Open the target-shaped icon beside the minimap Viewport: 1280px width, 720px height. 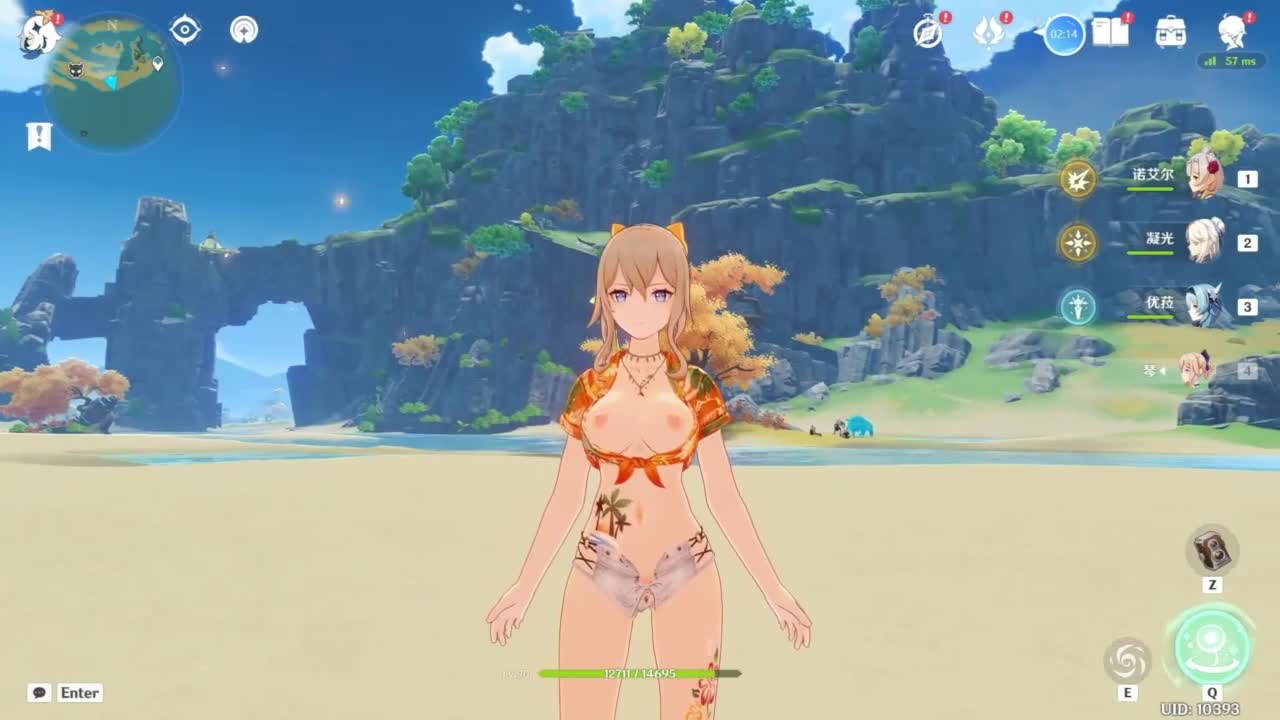[185, 30]
